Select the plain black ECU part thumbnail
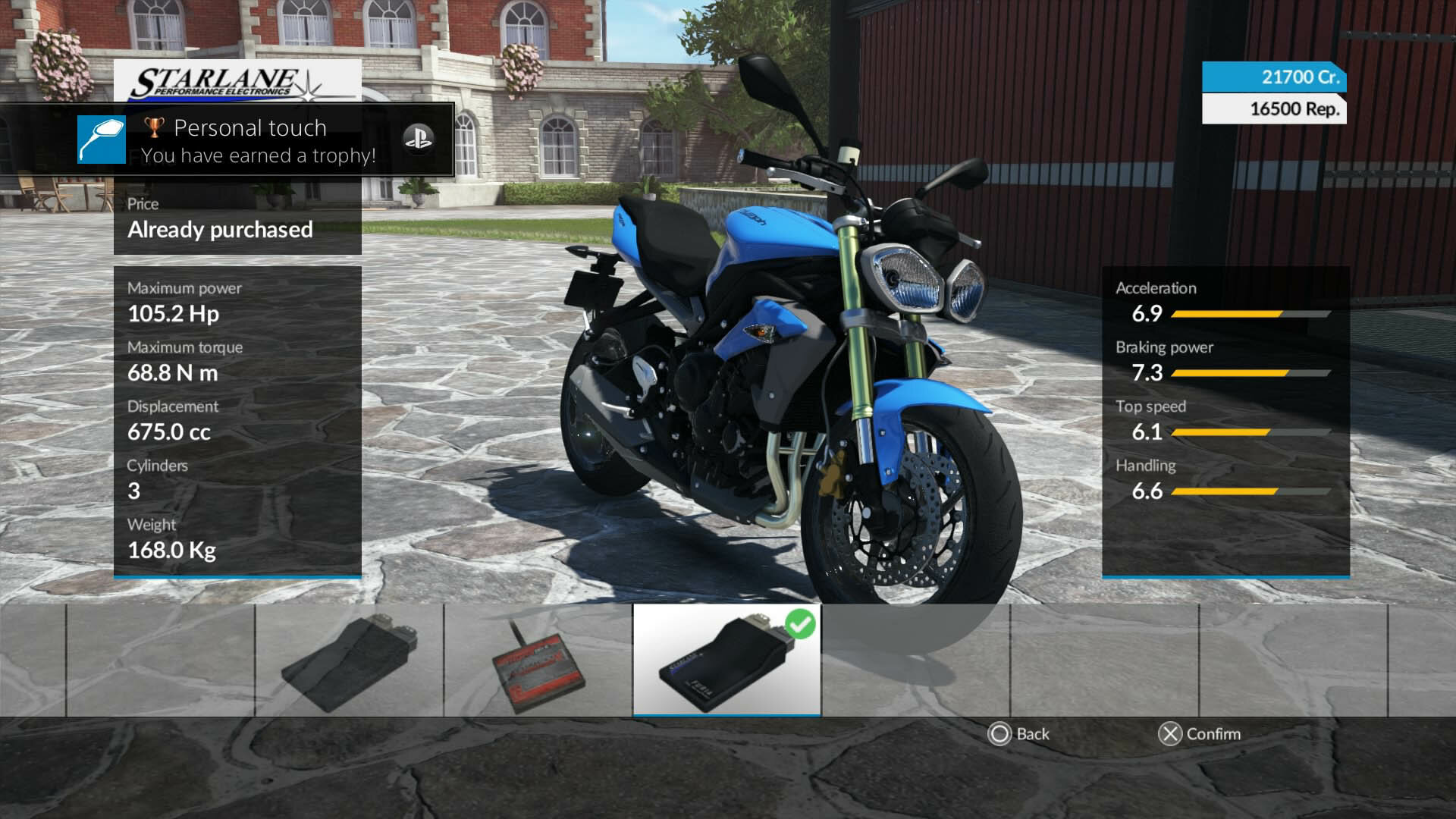Screen dimensions: 1456x819 click(350, 661)
